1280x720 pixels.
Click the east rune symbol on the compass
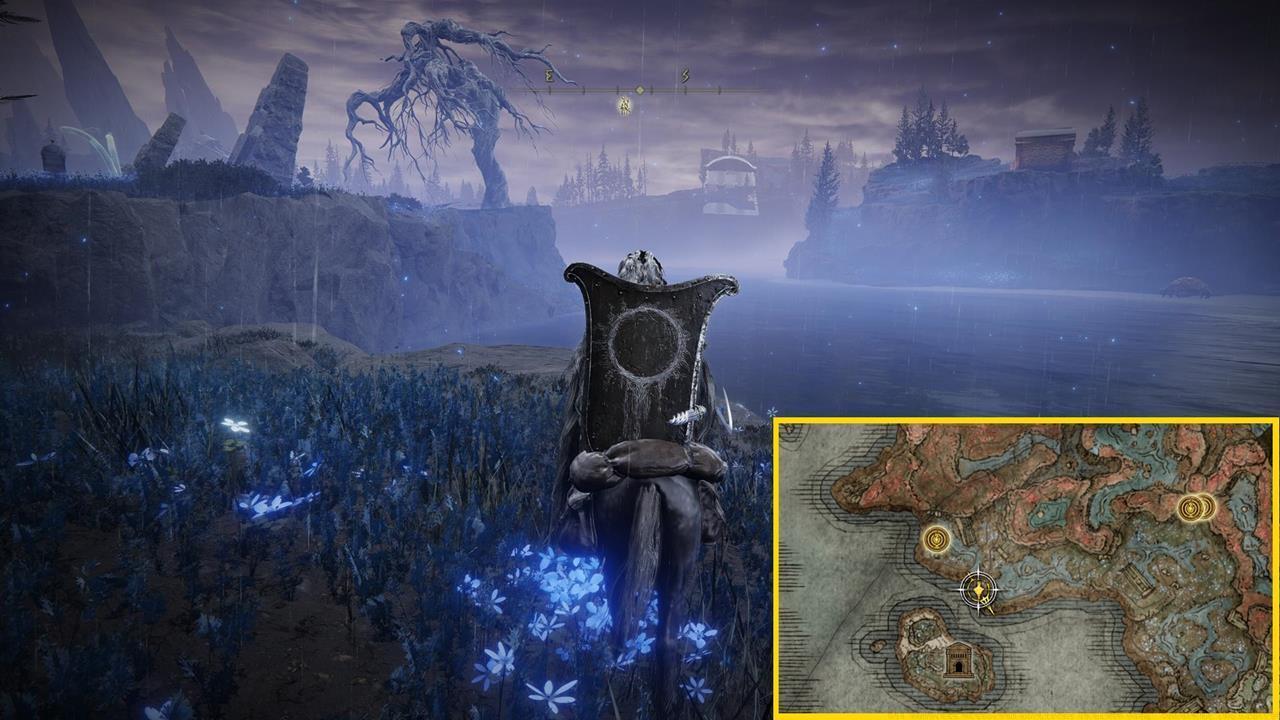549,75
